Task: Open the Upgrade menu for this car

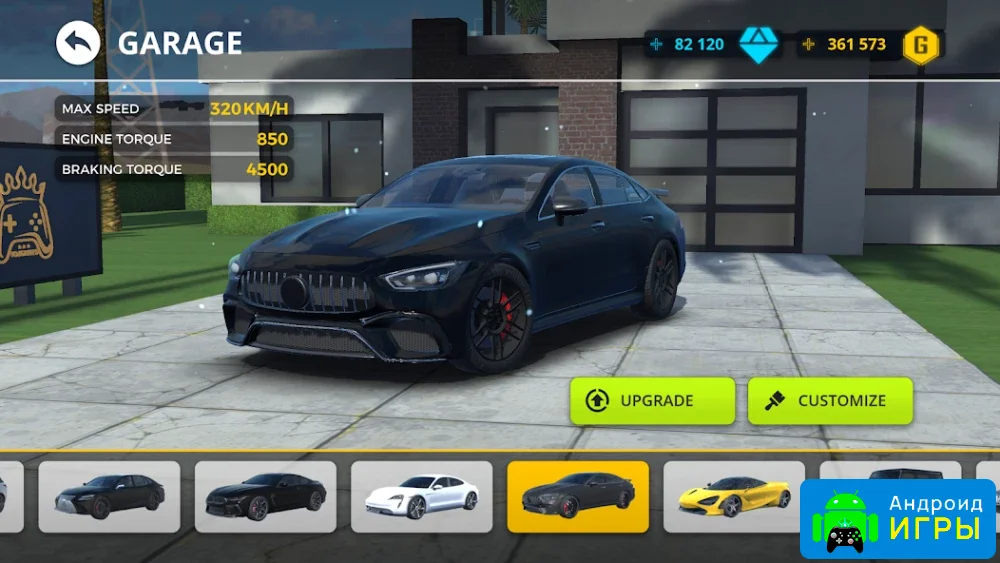Action: click(x=652, y=400)
